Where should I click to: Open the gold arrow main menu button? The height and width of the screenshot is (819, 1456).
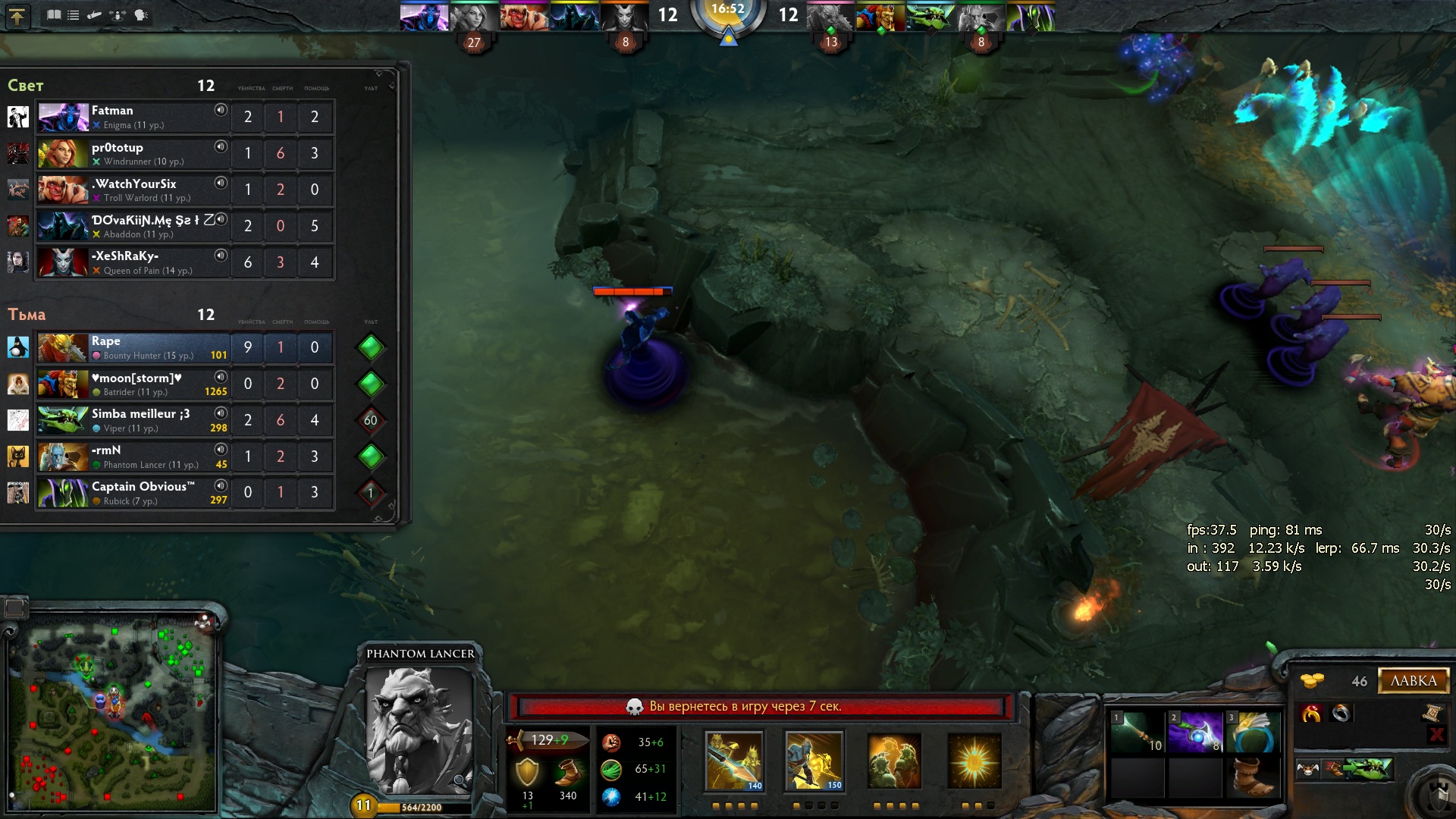(x=17, y=16)
